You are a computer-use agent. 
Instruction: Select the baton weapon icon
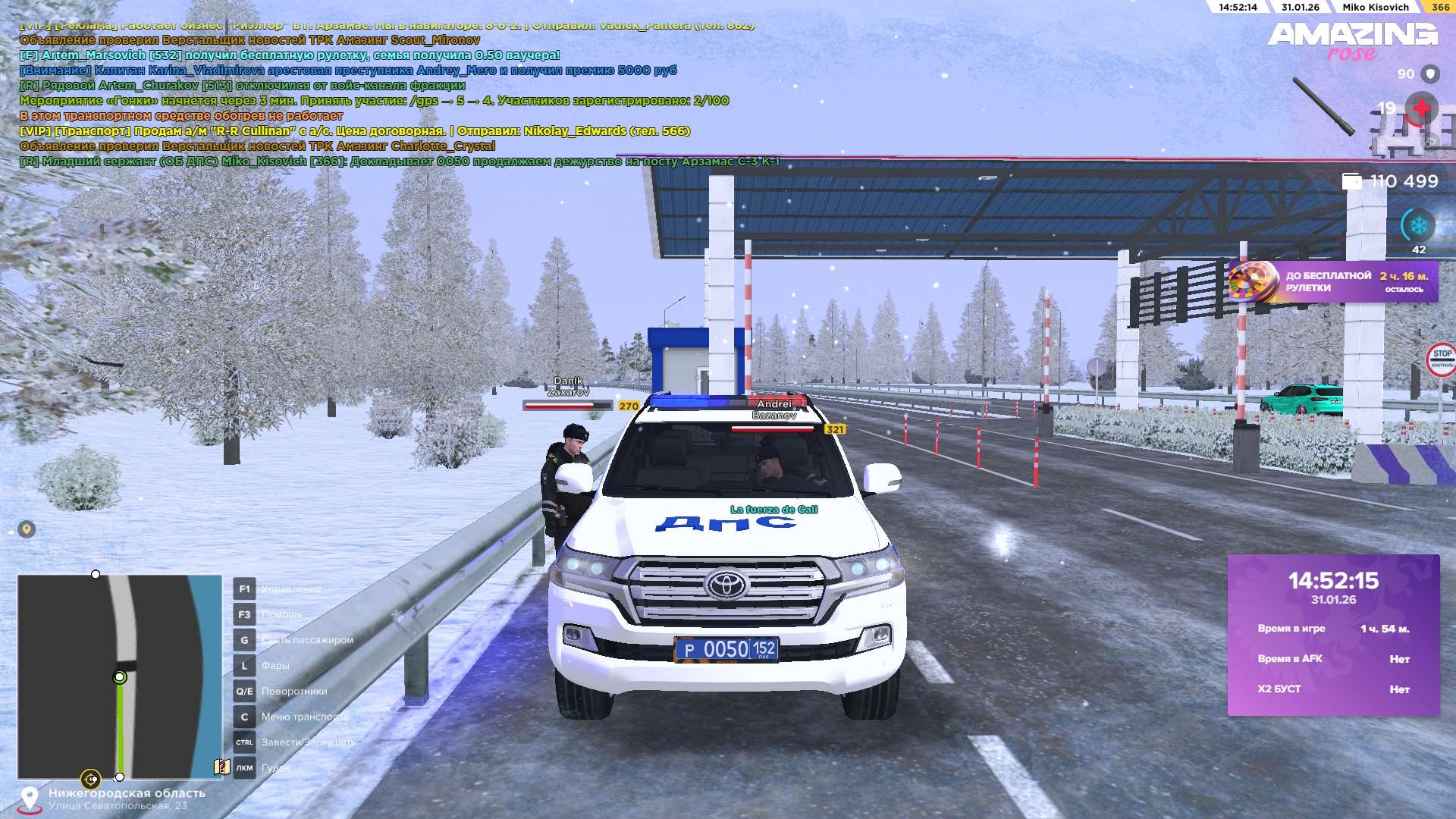1324,107
